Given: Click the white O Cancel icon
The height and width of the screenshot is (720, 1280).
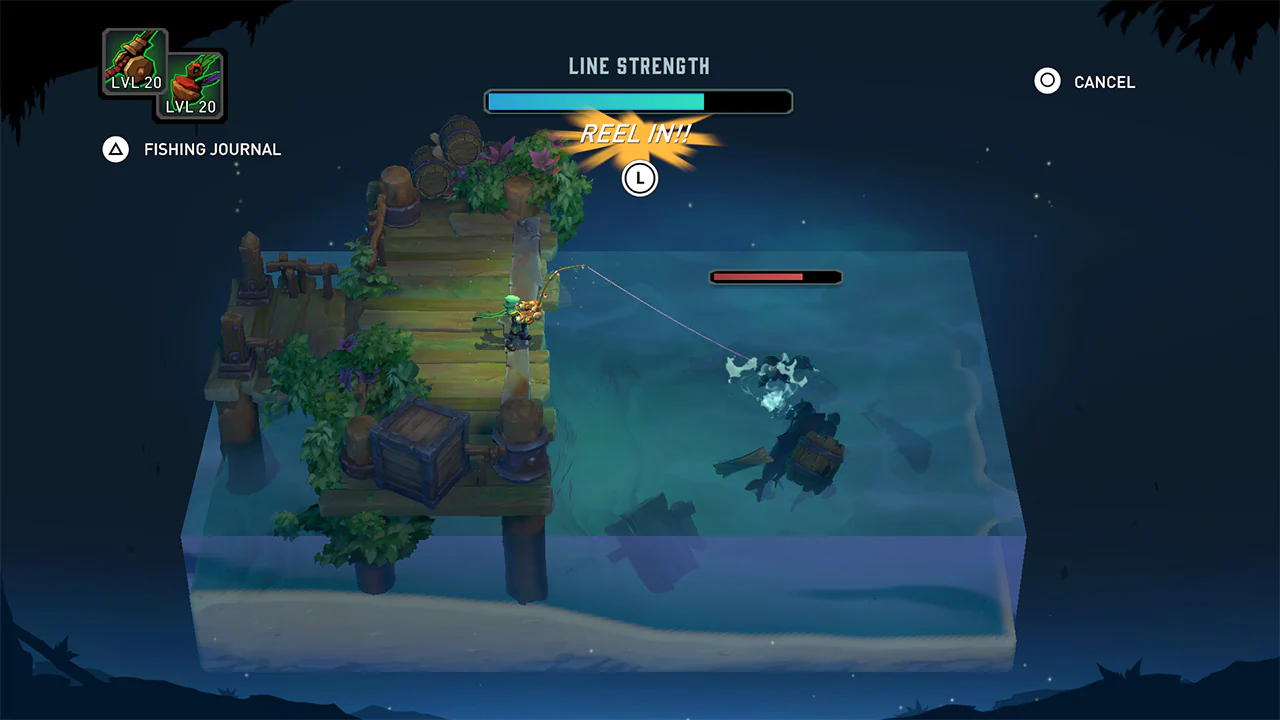Looking at the screenshot, I should click(x=1046, y=82).
